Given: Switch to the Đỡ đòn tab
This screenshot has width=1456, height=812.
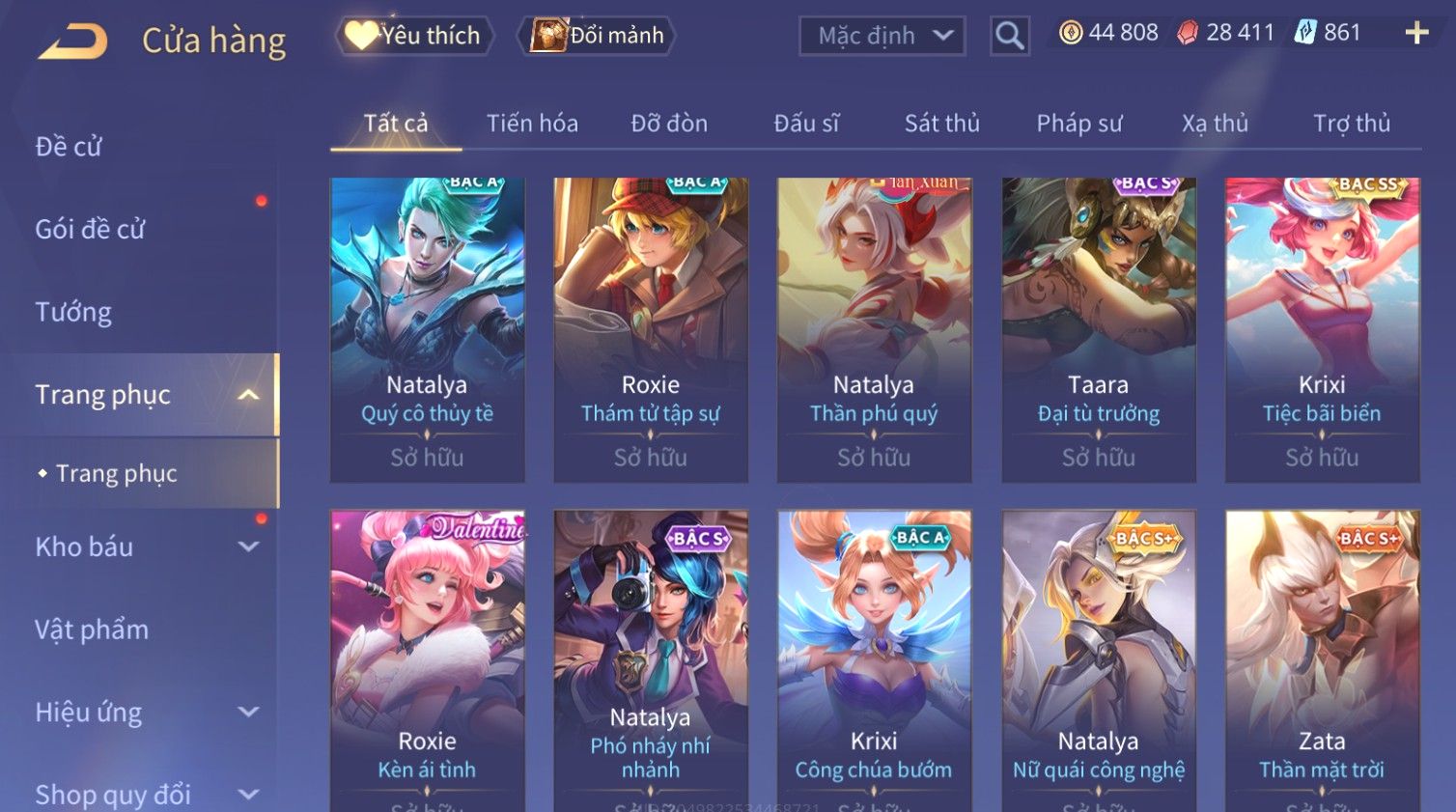Looking at the screenshot, I should (x=669, y=124).
